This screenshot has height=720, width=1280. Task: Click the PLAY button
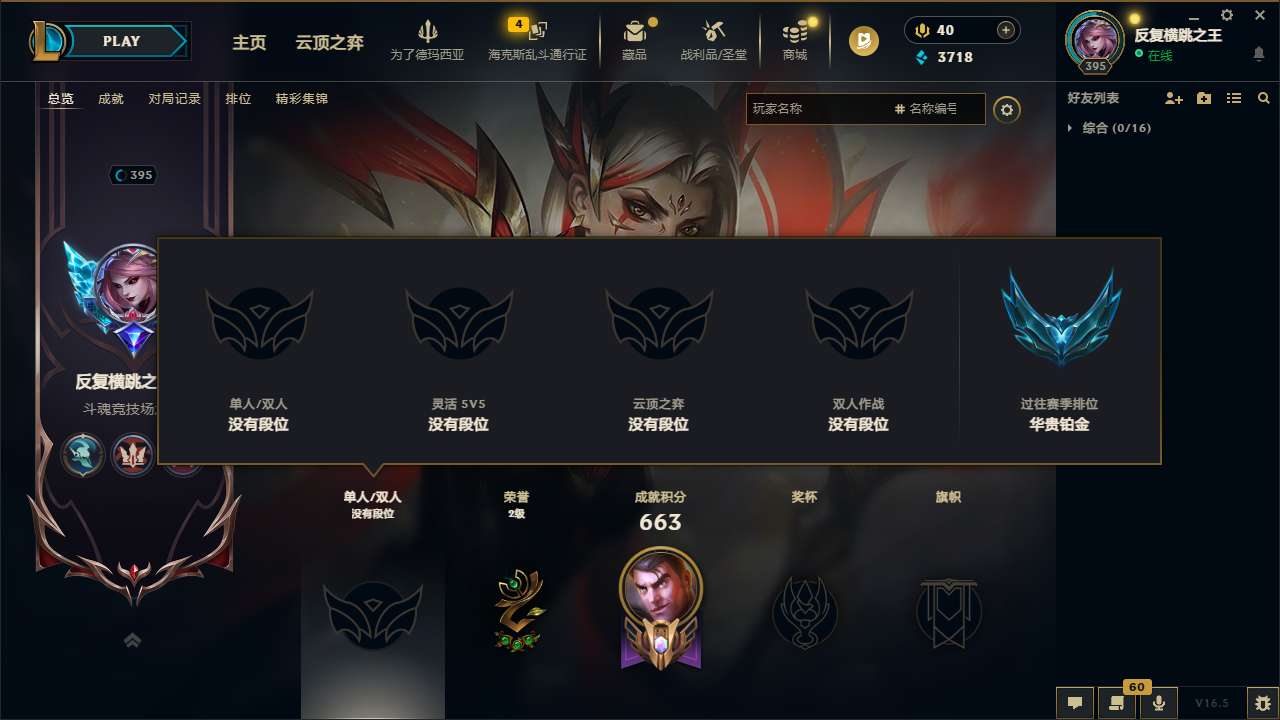pyautogui.click(x=120, y=41)
